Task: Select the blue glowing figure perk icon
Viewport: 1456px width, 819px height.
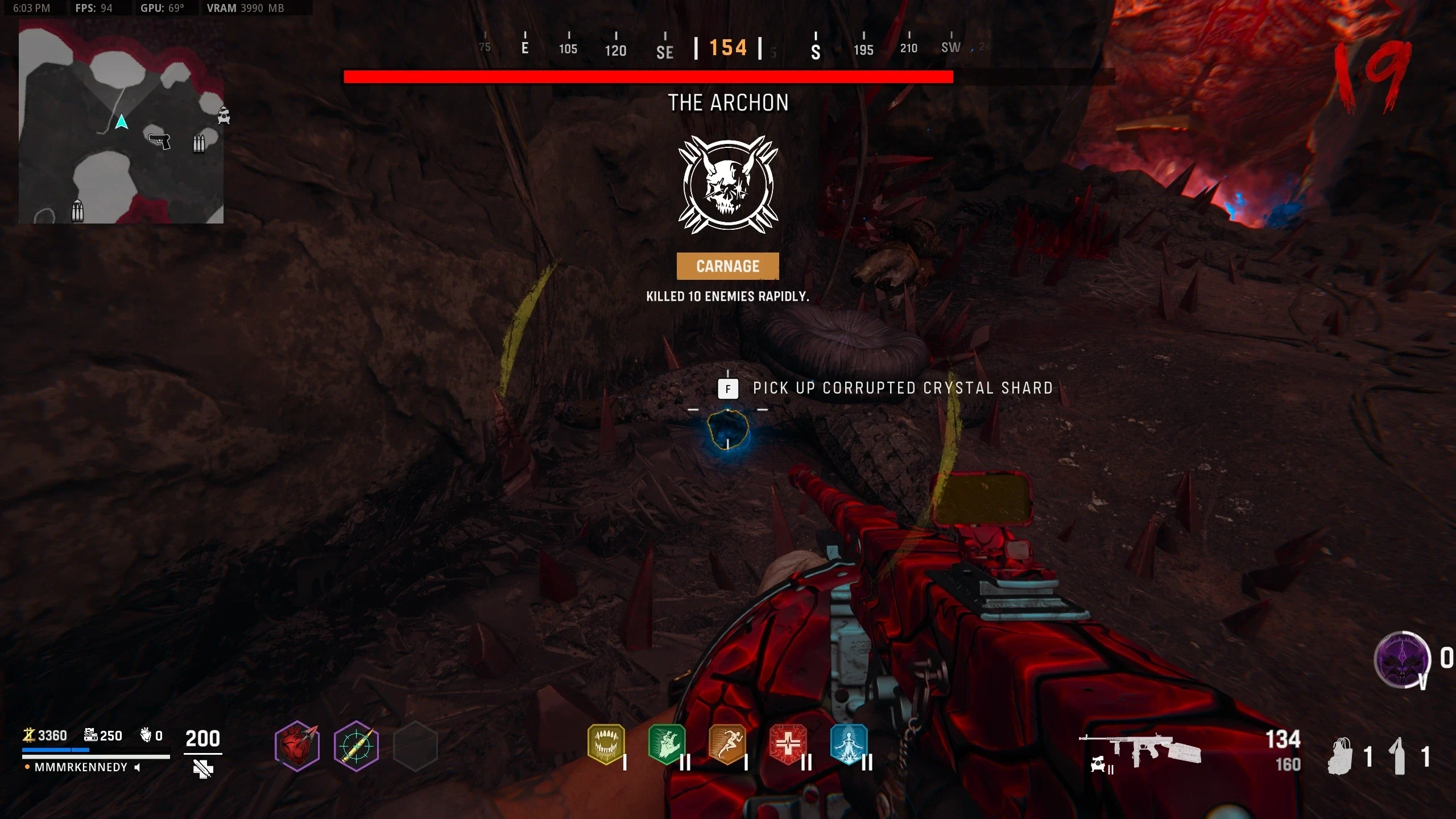Action: pos(849,743)
